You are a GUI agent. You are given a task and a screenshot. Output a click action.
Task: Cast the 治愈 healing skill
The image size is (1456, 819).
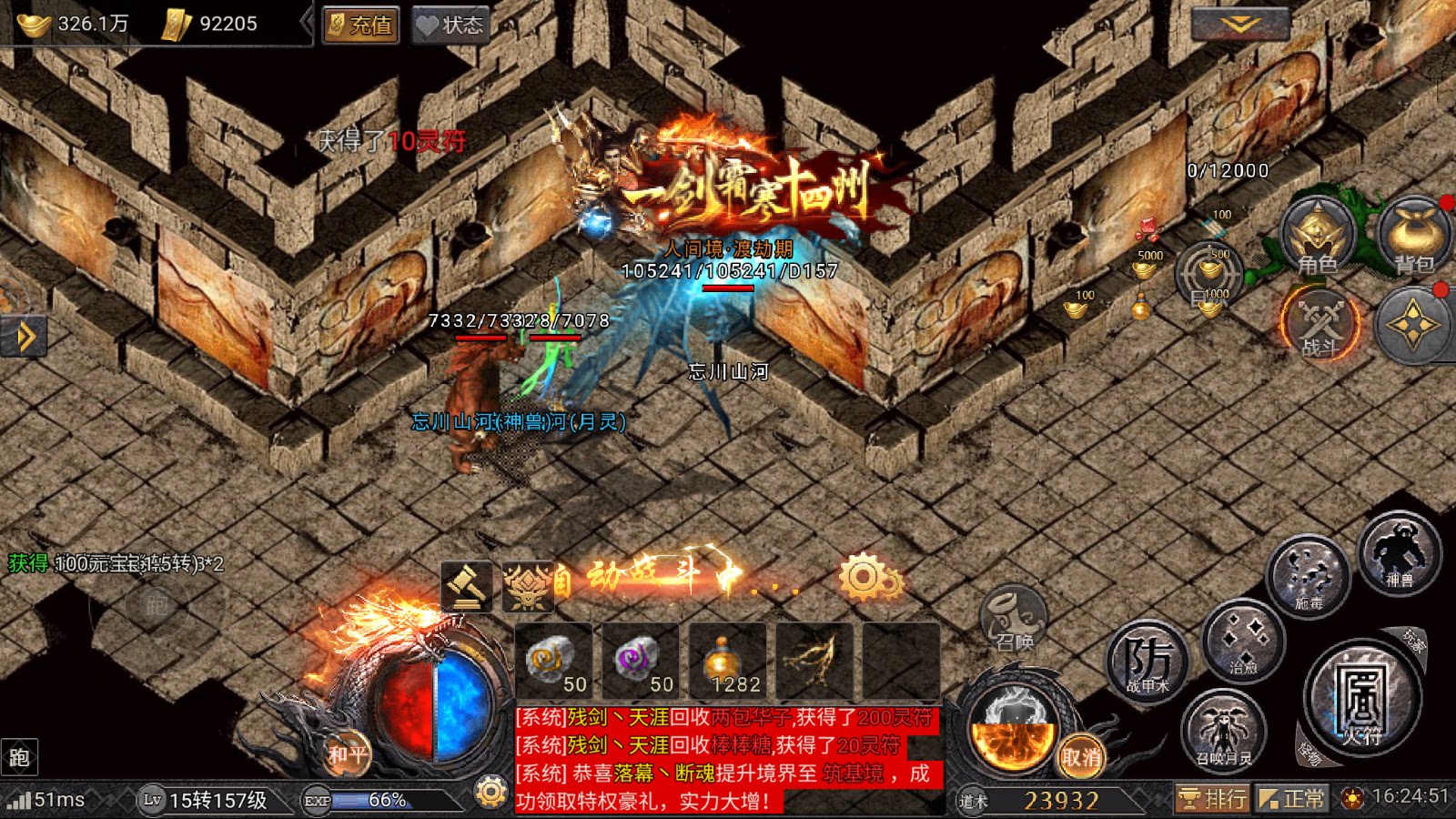point(1243,642)
